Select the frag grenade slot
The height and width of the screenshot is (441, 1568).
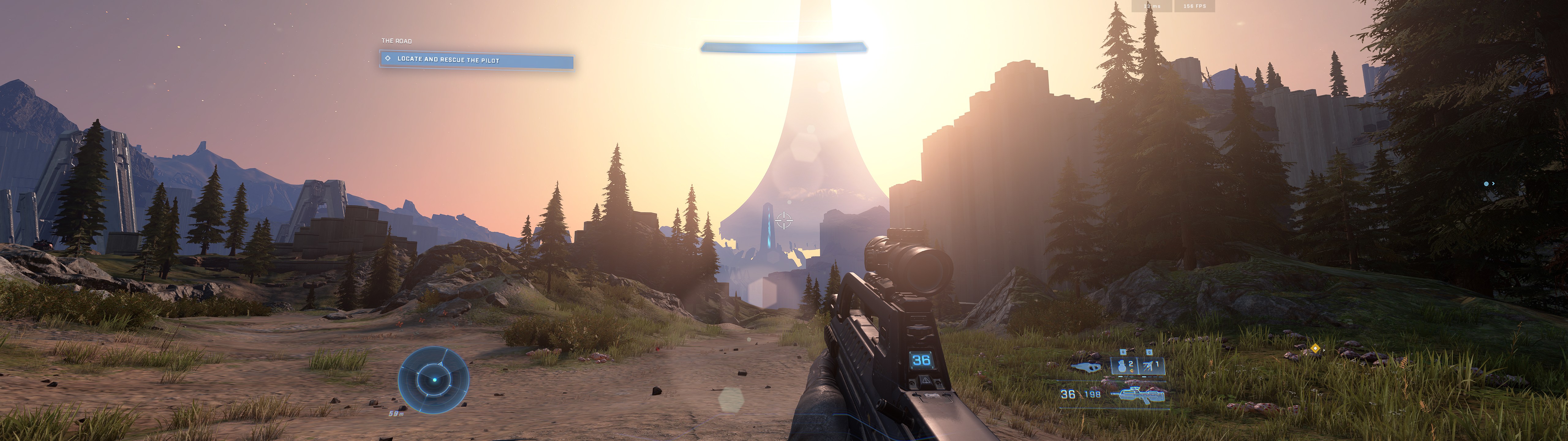point(1124,366)
